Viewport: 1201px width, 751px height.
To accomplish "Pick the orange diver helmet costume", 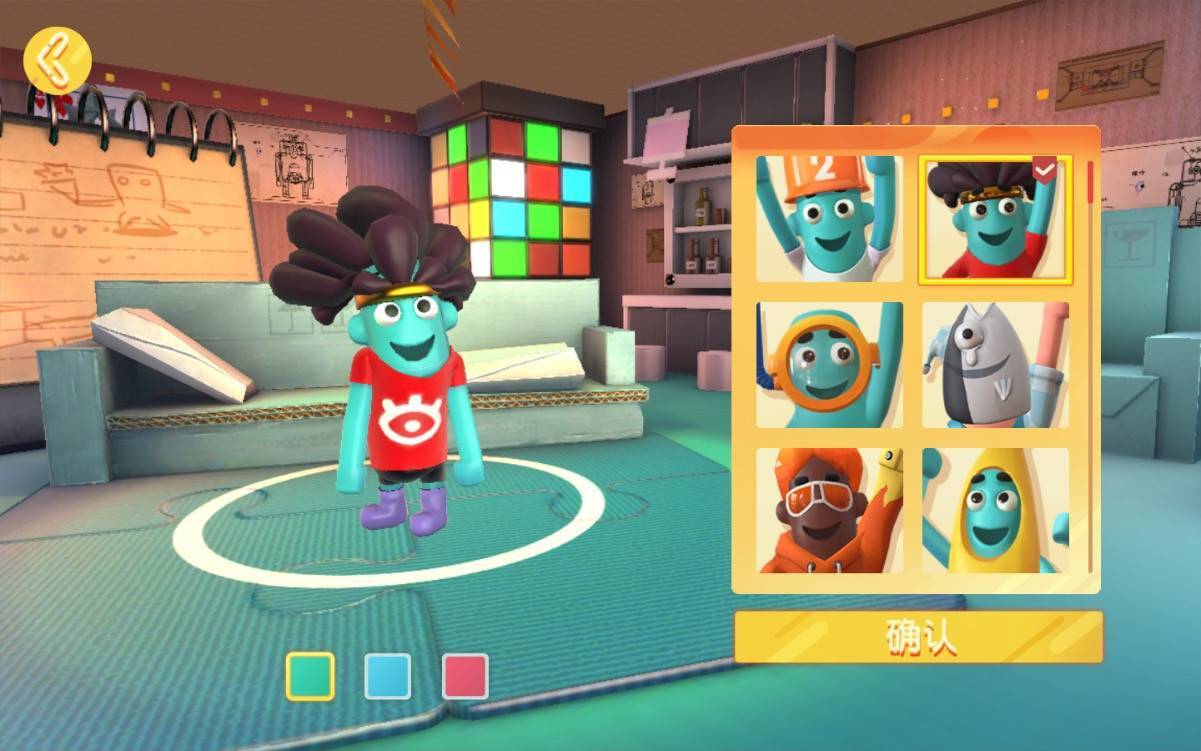I will (829, 365).
